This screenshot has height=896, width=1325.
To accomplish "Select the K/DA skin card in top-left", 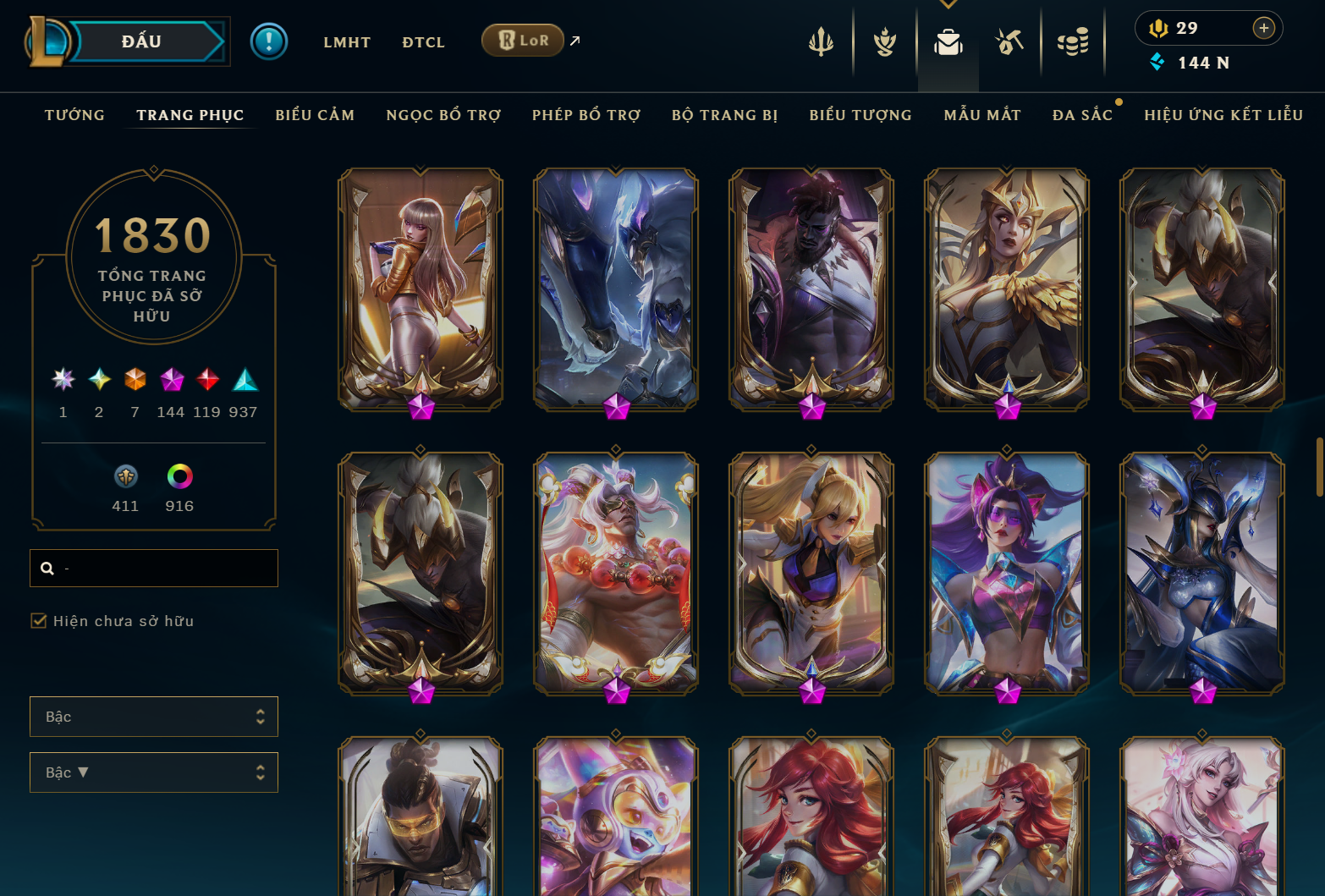I will pos(419,289).
